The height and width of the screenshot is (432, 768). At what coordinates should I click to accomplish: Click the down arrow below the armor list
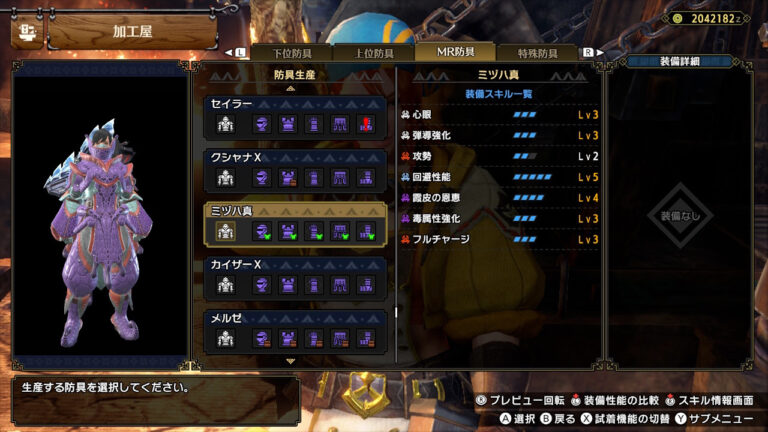pyautogui.click(x=291, y=360)
